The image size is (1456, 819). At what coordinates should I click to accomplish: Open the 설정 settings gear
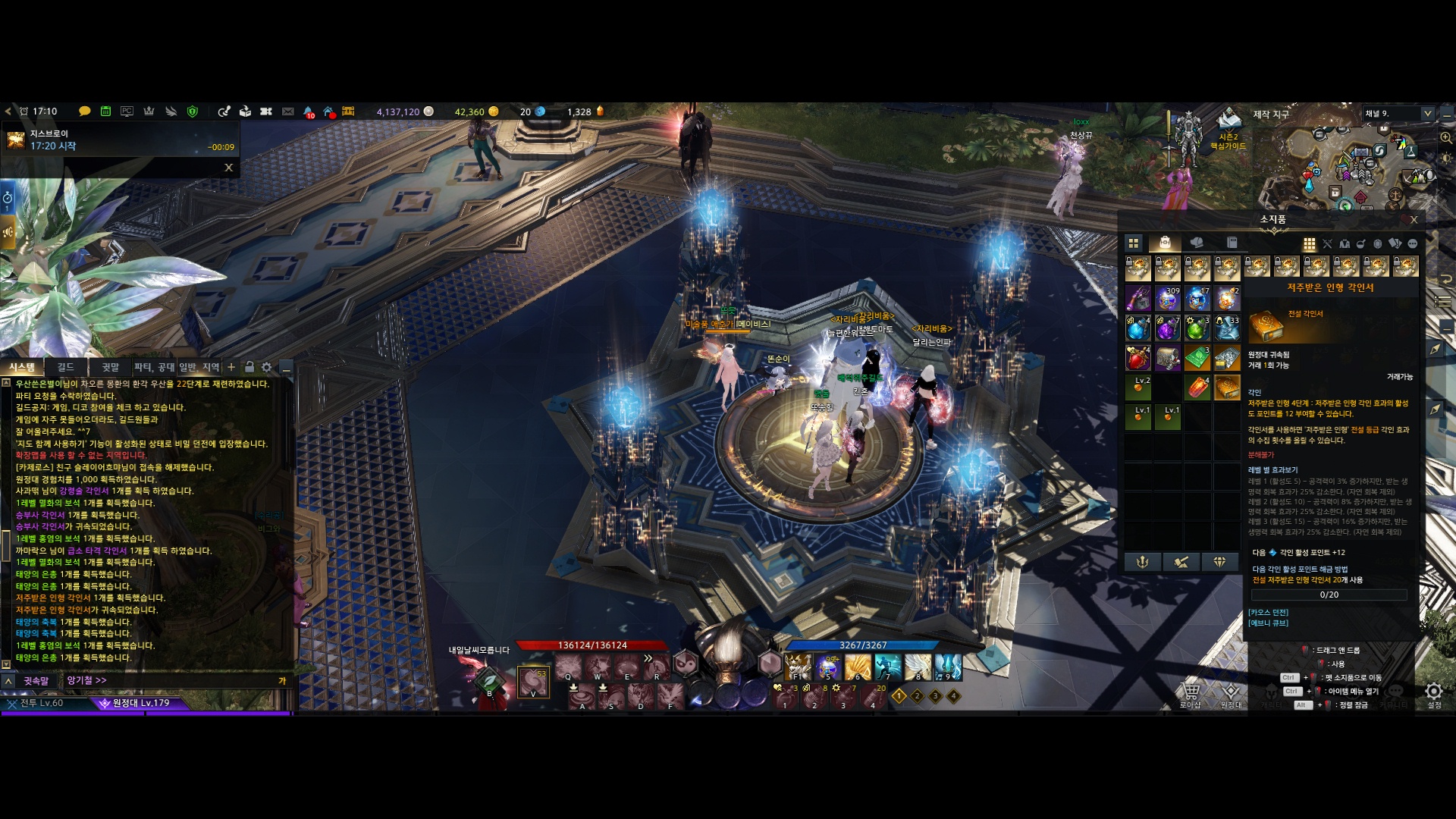pos(1433,692)
